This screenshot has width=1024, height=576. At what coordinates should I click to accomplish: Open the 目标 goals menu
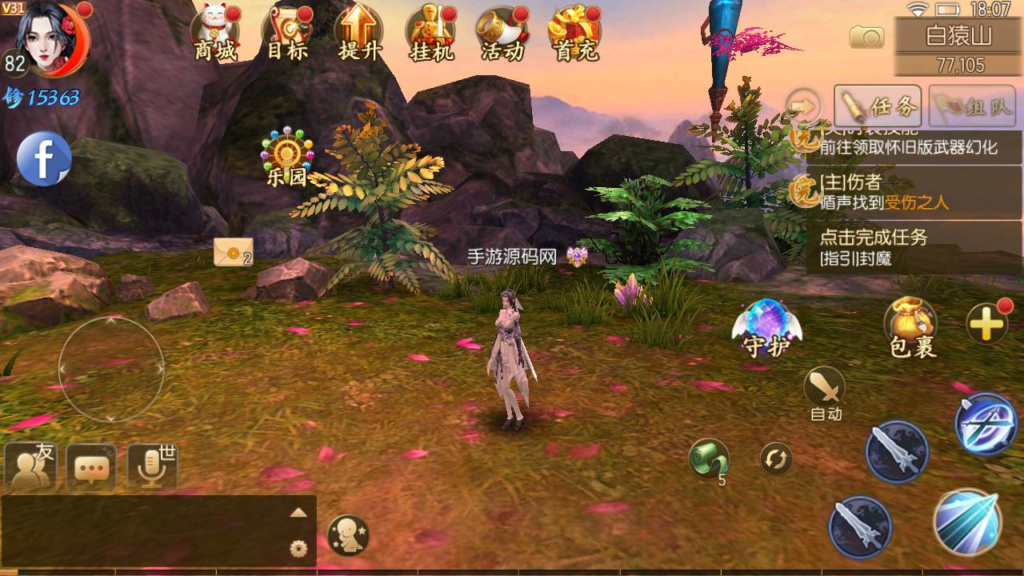tap(287, 32)
